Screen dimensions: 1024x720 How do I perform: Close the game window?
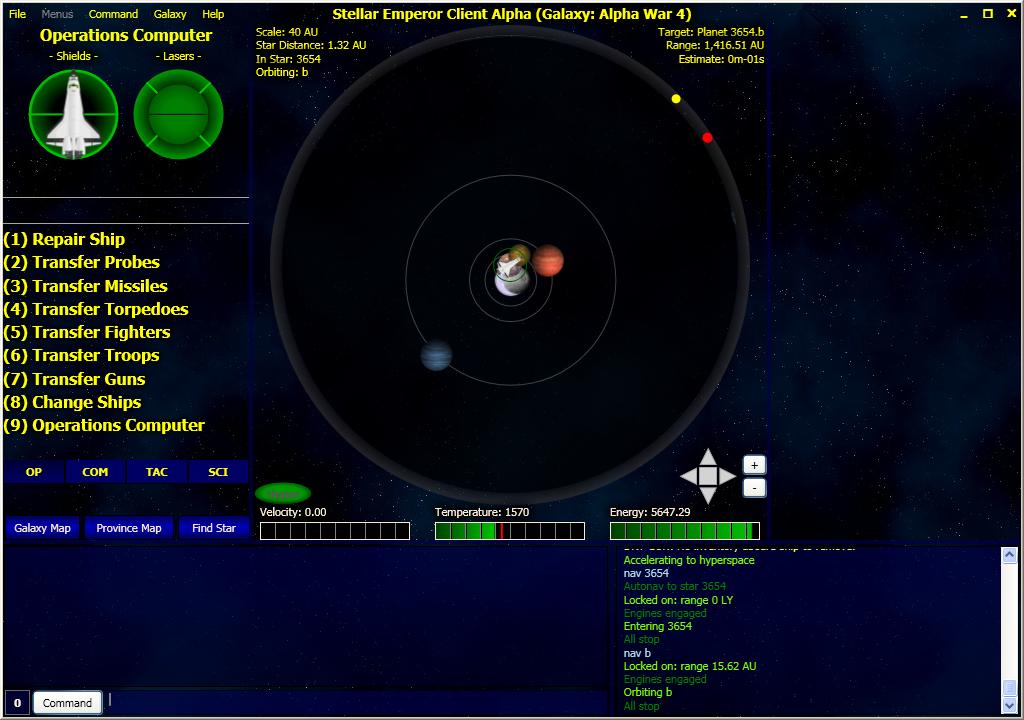(x=1010, y=14)
